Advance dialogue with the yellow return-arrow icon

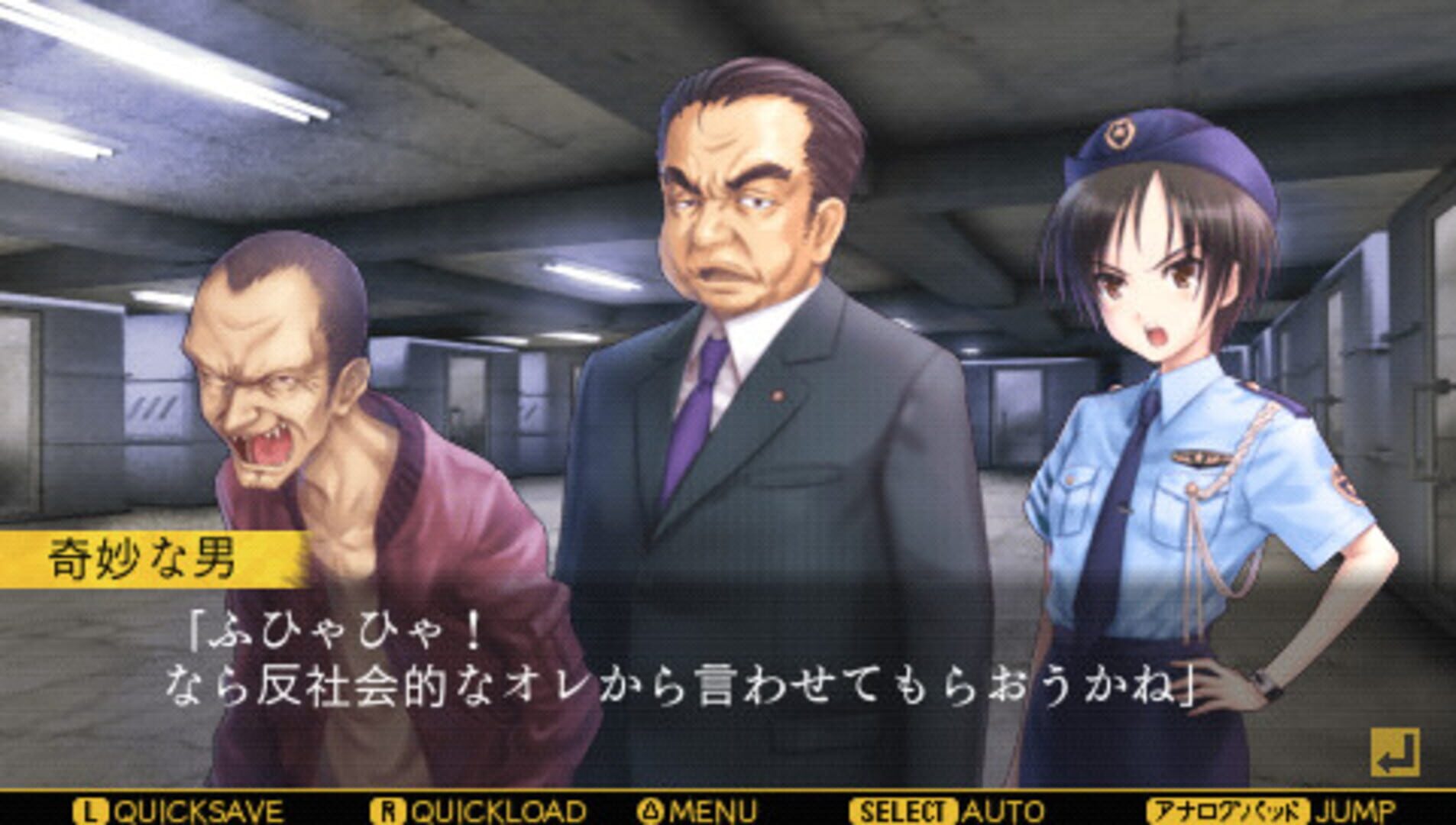[x=1394, y=752]
